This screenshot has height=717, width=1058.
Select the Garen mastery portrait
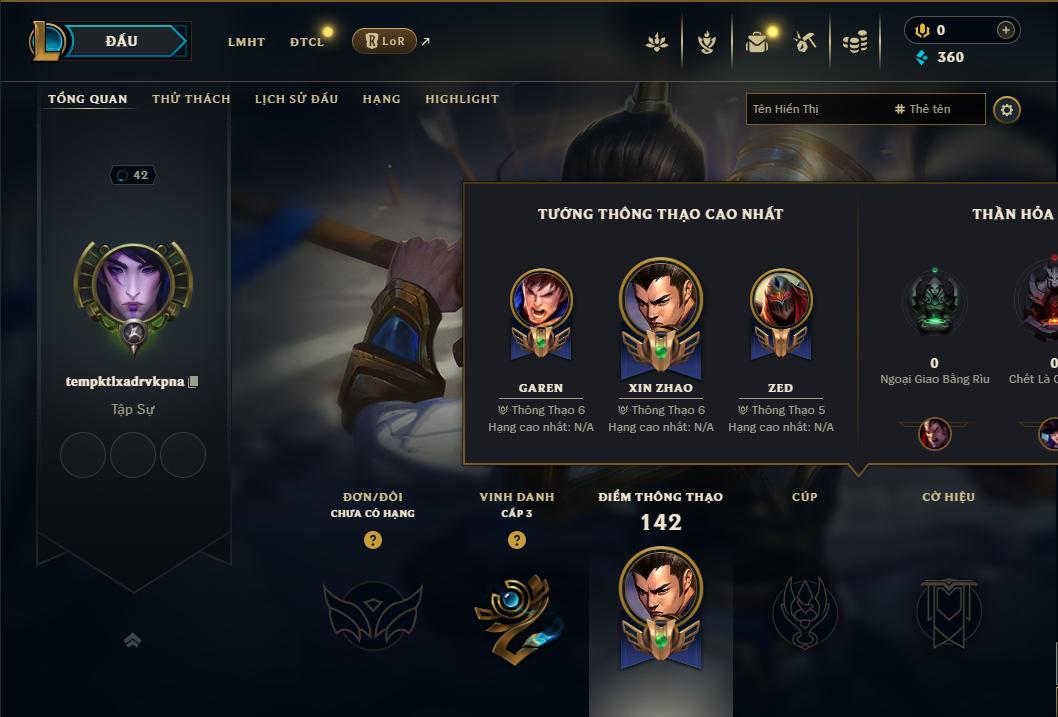click(541, 301)
